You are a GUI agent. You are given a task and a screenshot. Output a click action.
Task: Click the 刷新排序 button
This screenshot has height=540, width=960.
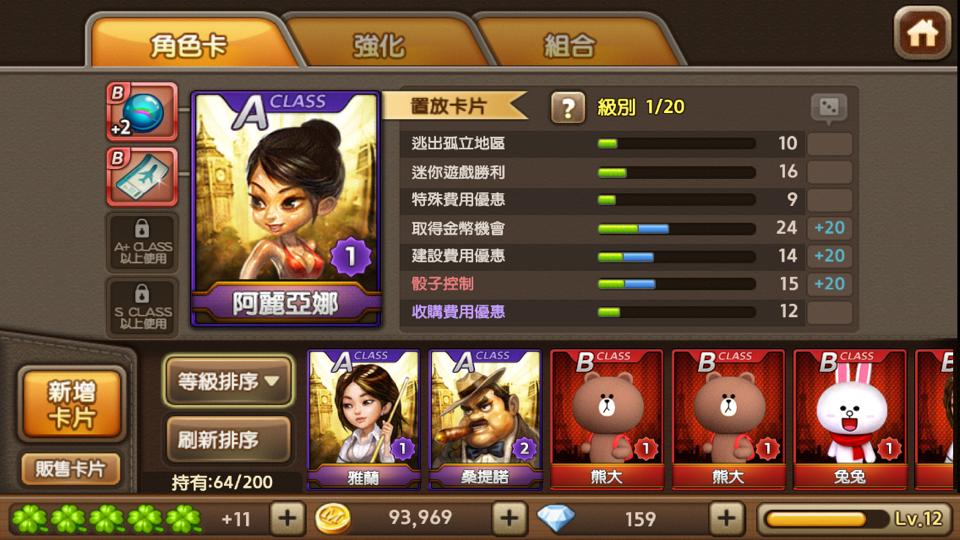tap(228, 438)
